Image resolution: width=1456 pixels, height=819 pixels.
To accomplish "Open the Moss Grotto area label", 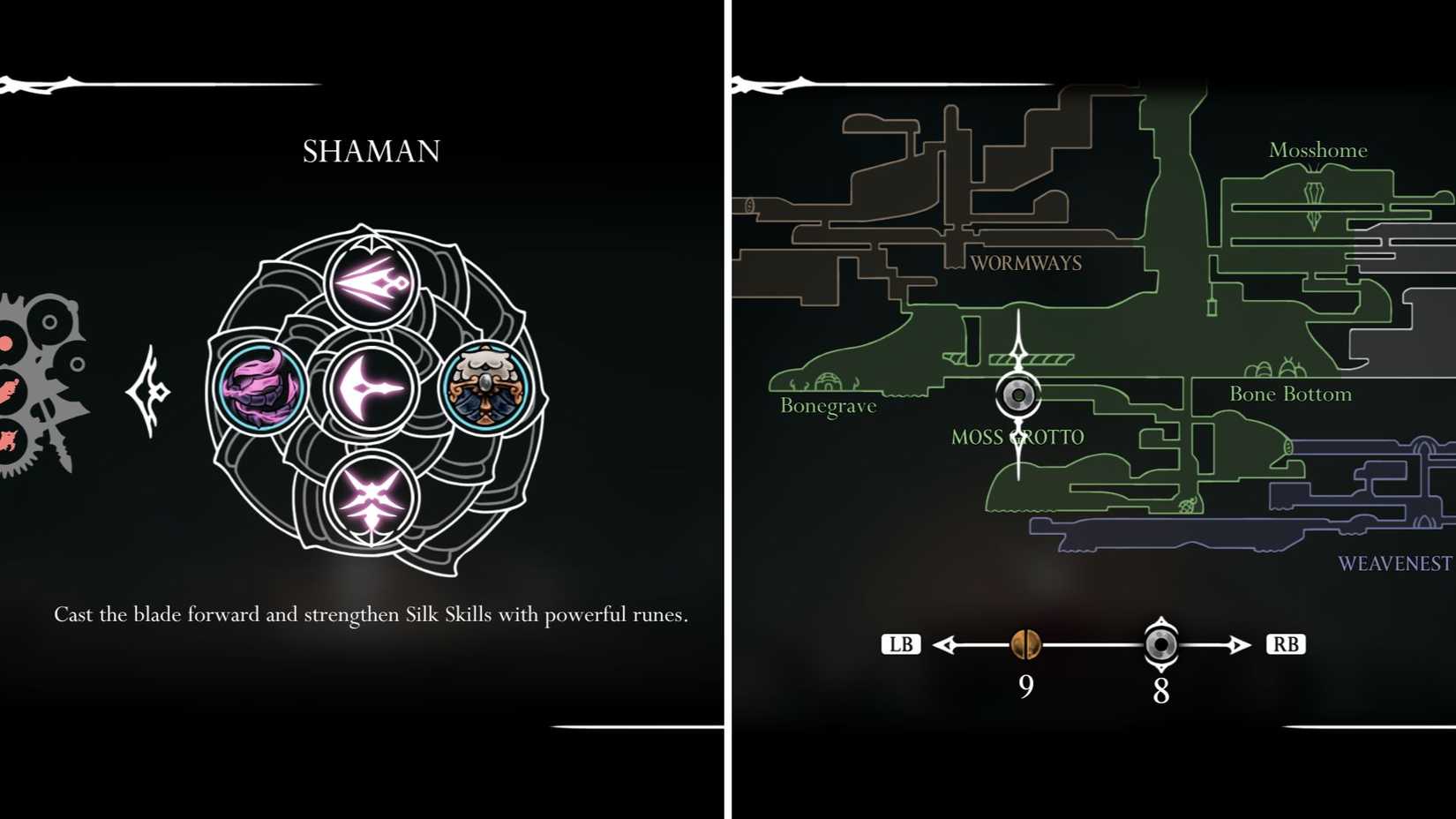I will click(1017, 436).
